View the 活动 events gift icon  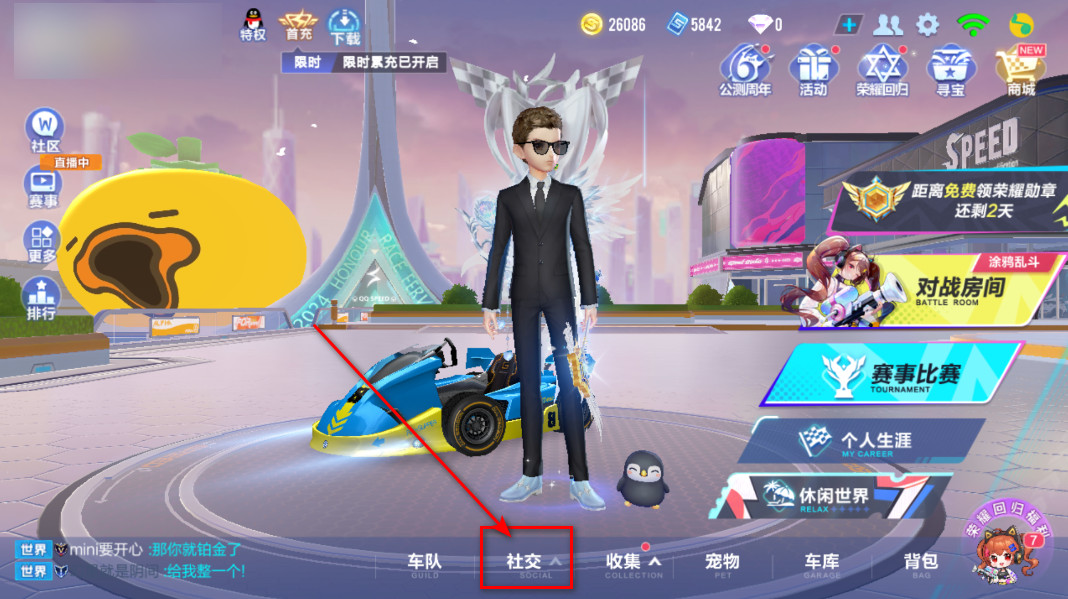[x=813, y=70]
